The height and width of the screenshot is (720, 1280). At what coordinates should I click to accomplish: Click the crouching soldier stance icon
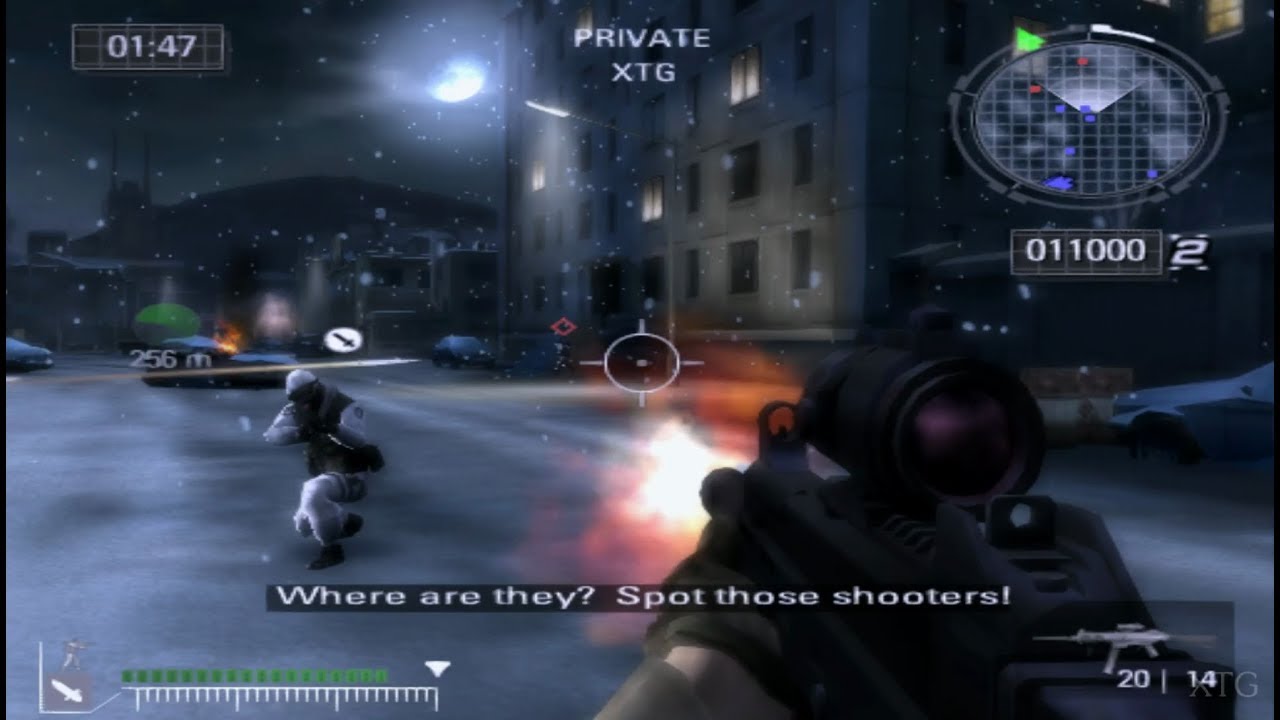pos(71,651)
